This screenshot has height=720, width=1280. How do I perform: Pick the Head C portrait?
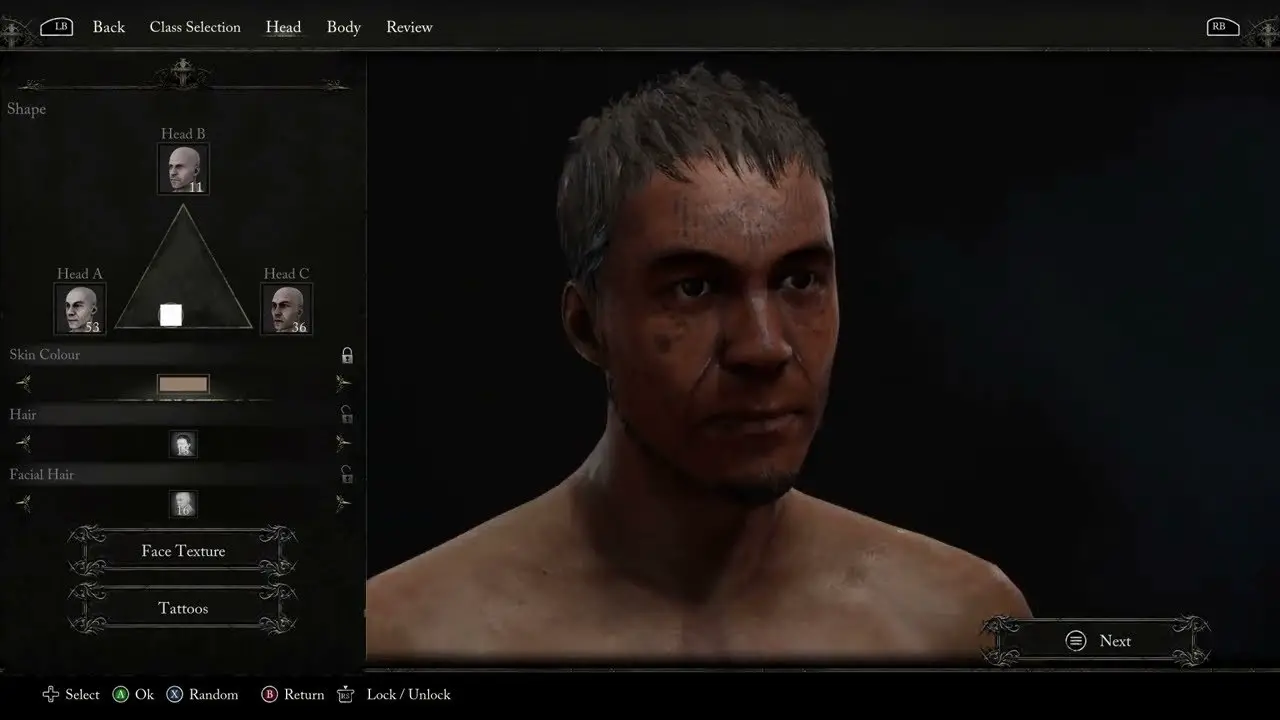click(286, 309)
